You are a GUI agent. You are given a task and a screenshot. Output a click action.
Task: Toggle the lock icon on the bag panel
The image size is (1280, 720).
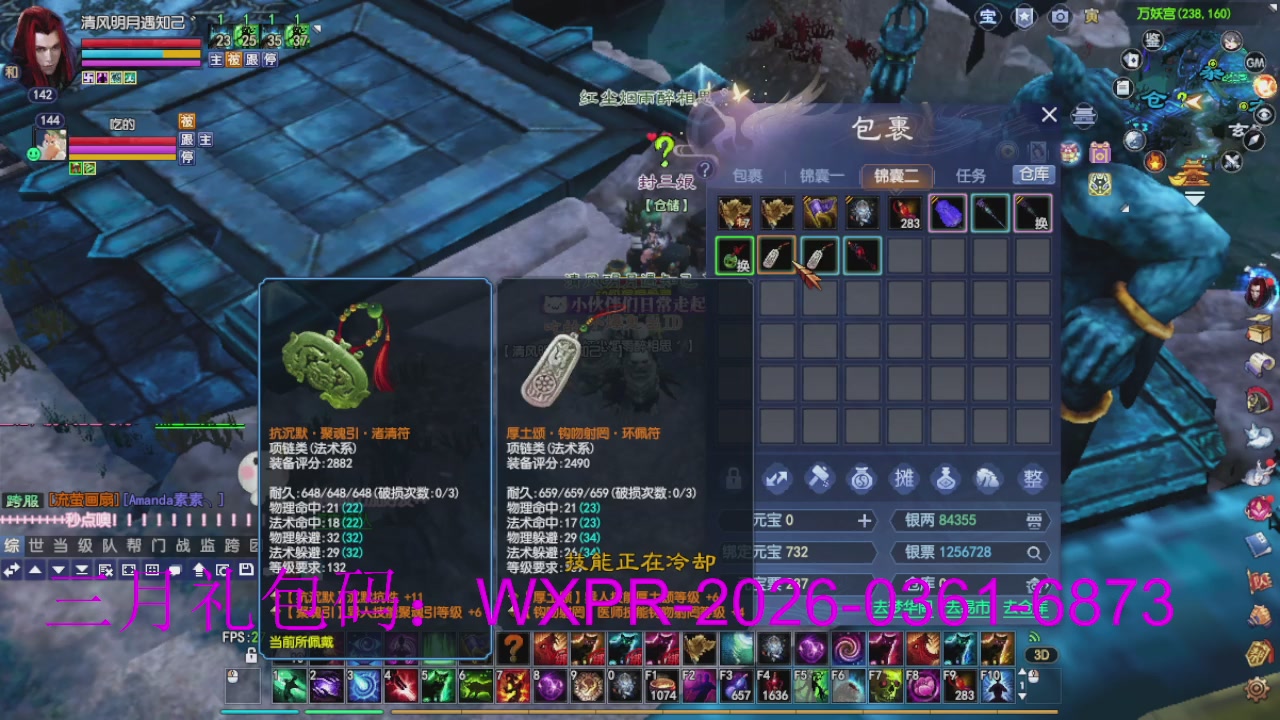coord(733,479)
